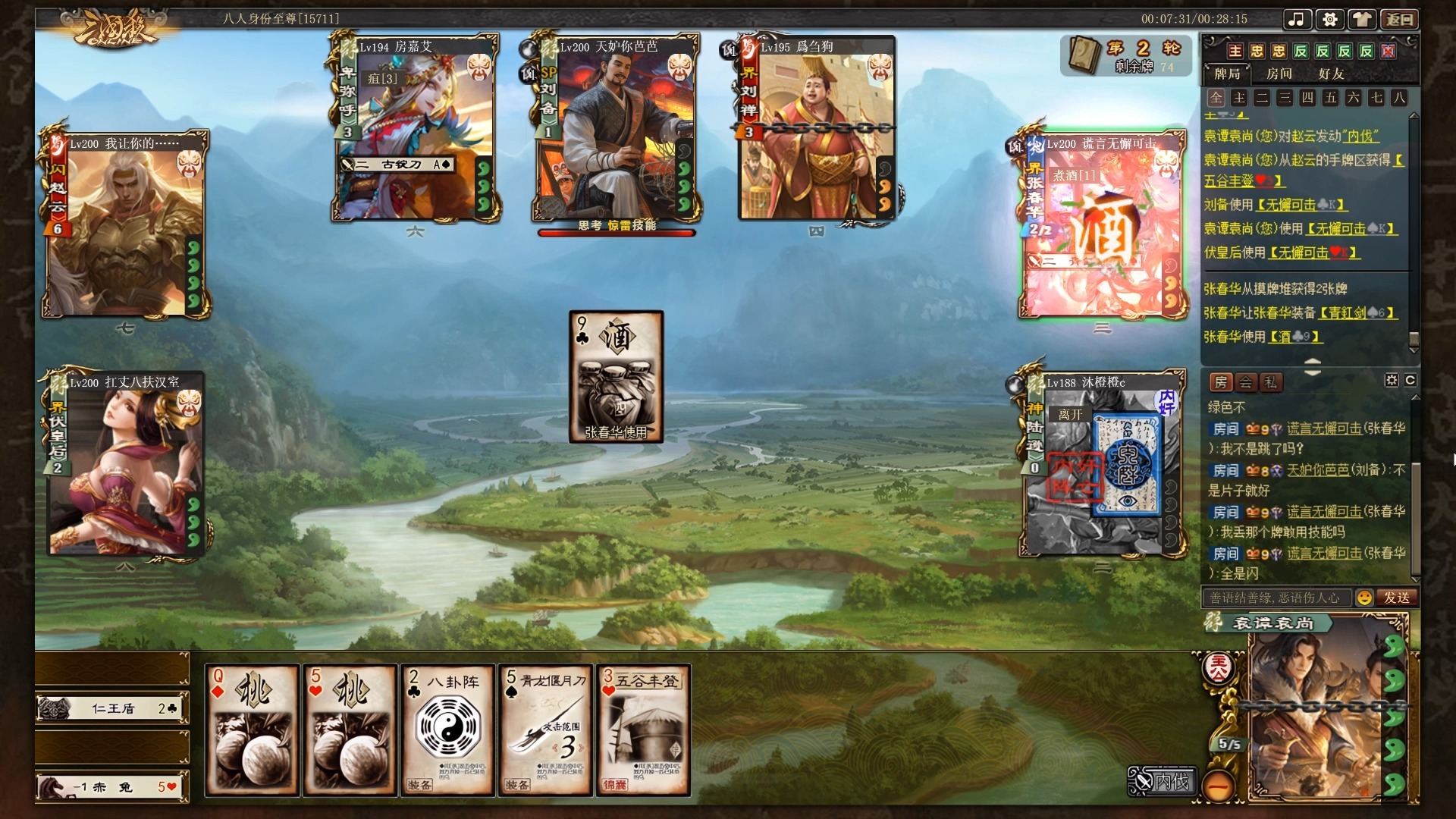Select the Queen of Diamonds 桃 card

pyautogui.click(x=253, y=730)
